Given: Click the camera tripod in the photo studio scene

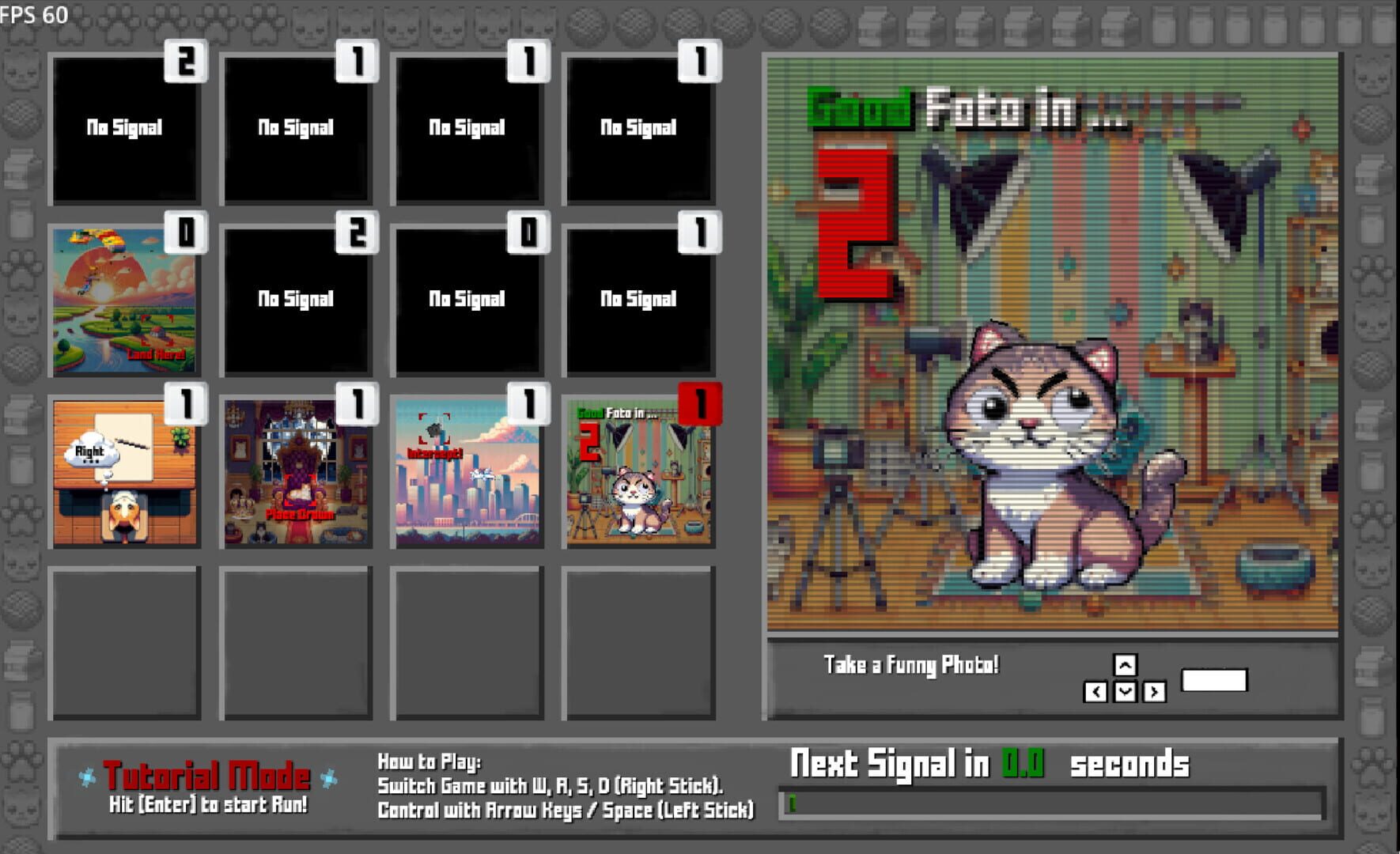Looking at the screenshot, I should point(838,522).
